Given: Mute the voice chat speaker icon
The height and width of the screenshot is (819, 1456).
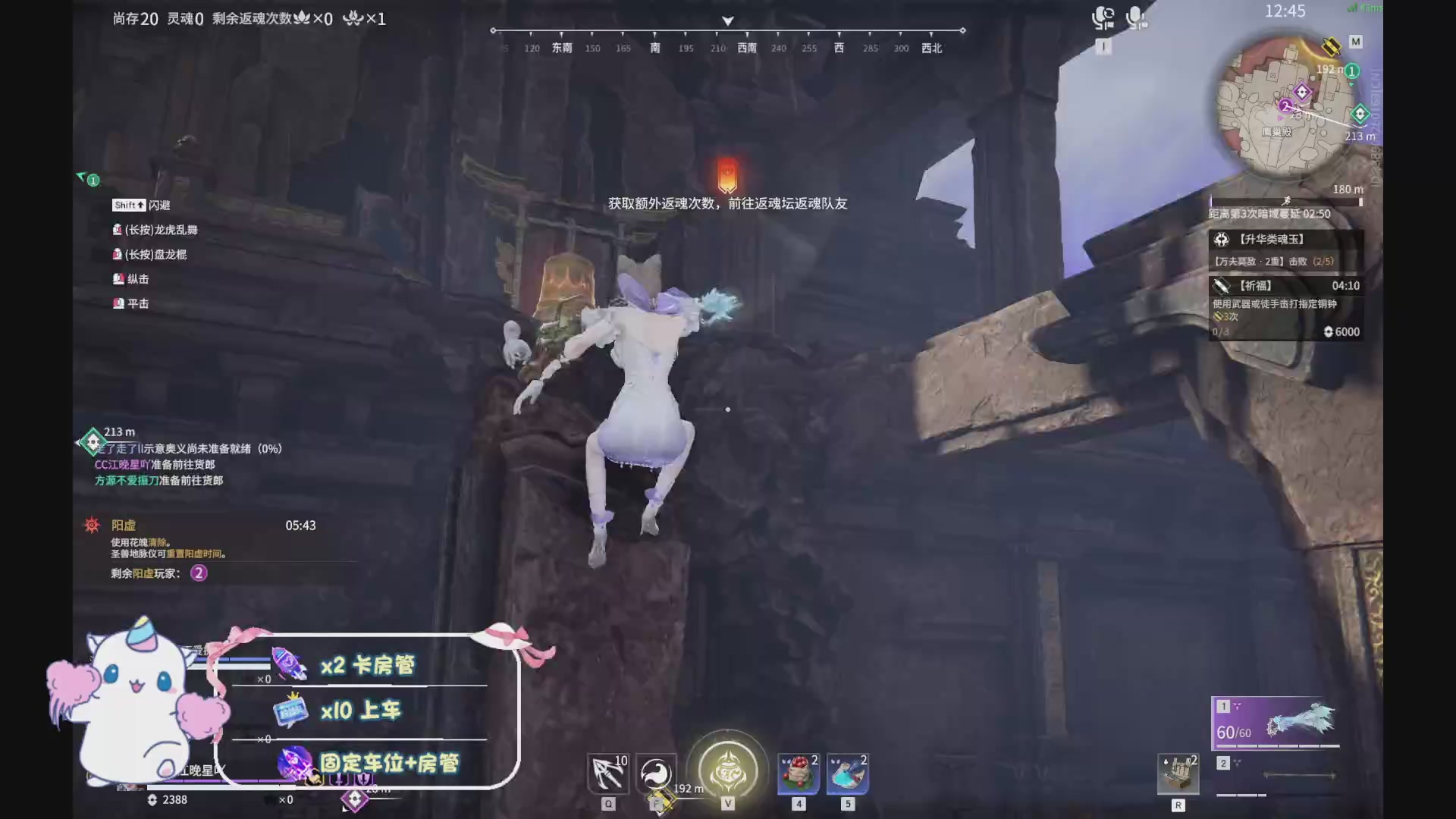Looking at the screenshot, I should pyautogui.click(x=1104, y=19).
